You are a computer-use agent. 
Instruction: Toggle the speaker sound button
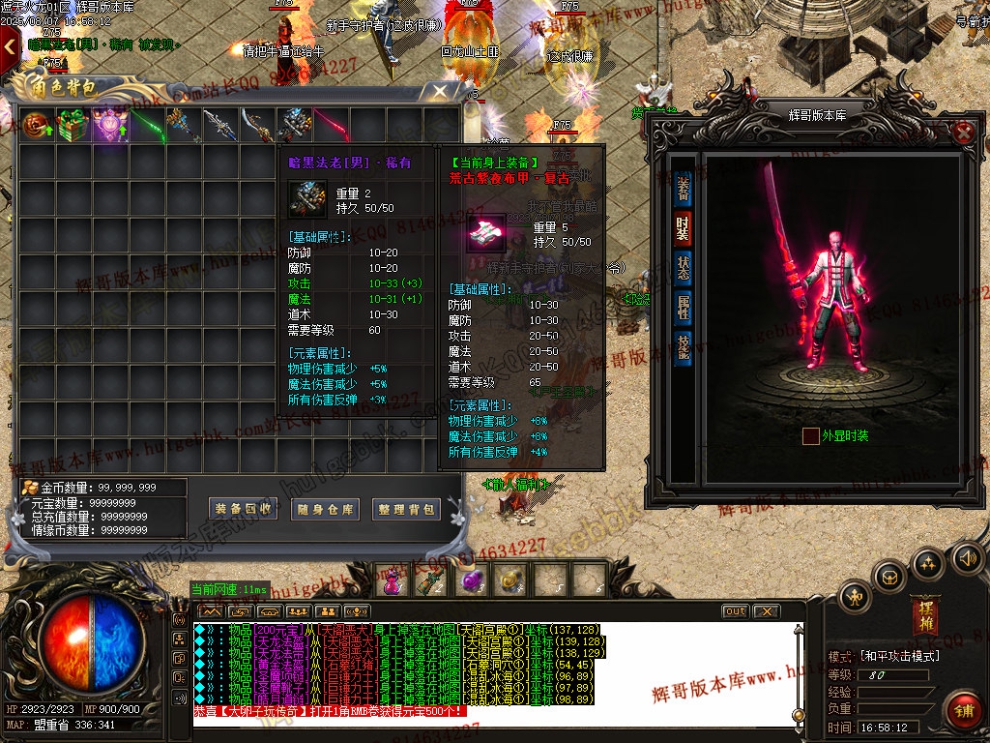pyautogui.click(x=965, y=558)
